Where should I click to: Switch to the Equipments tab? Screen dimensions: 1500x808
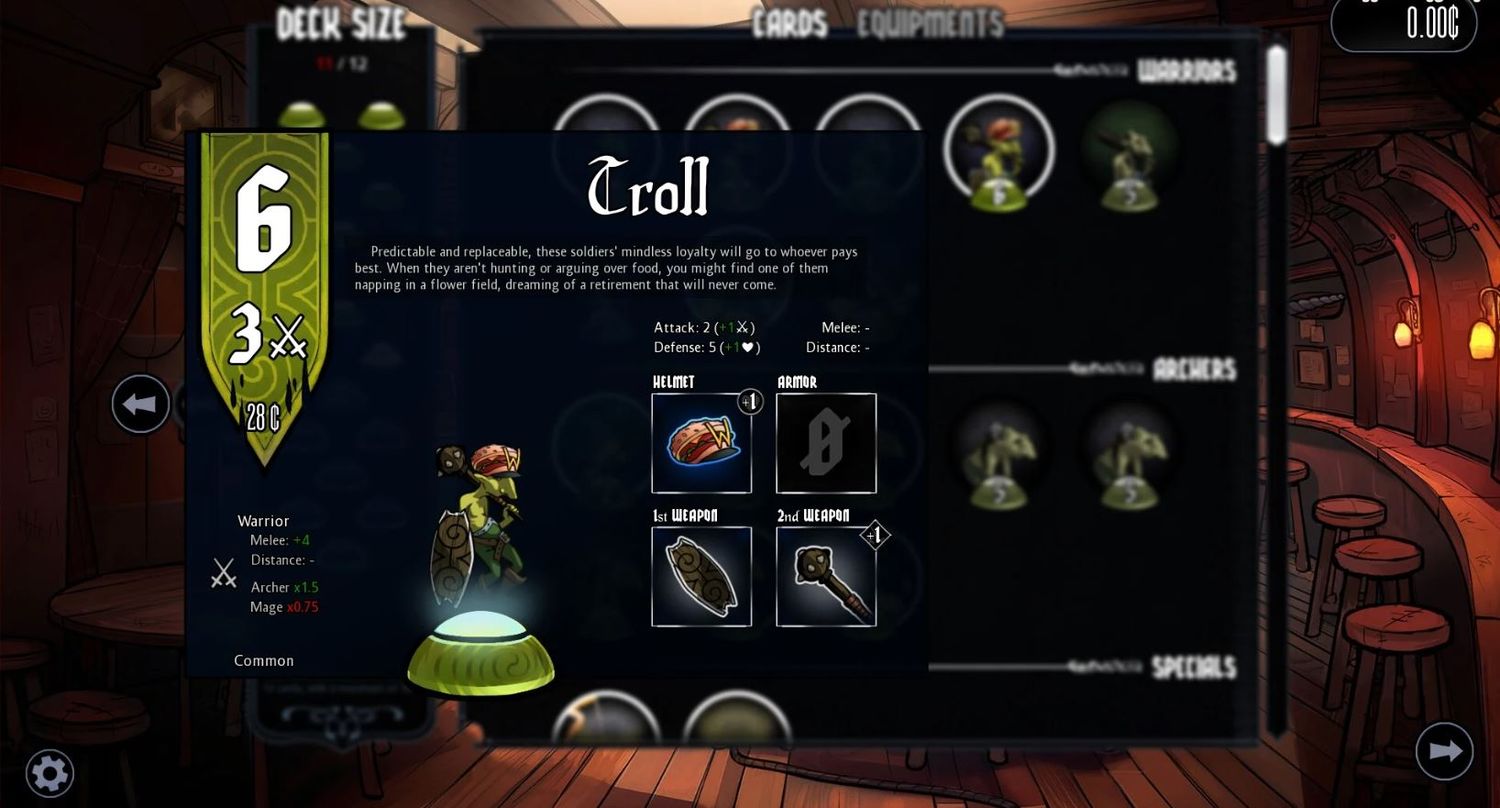pyautogui.click(x=929, y=24)
